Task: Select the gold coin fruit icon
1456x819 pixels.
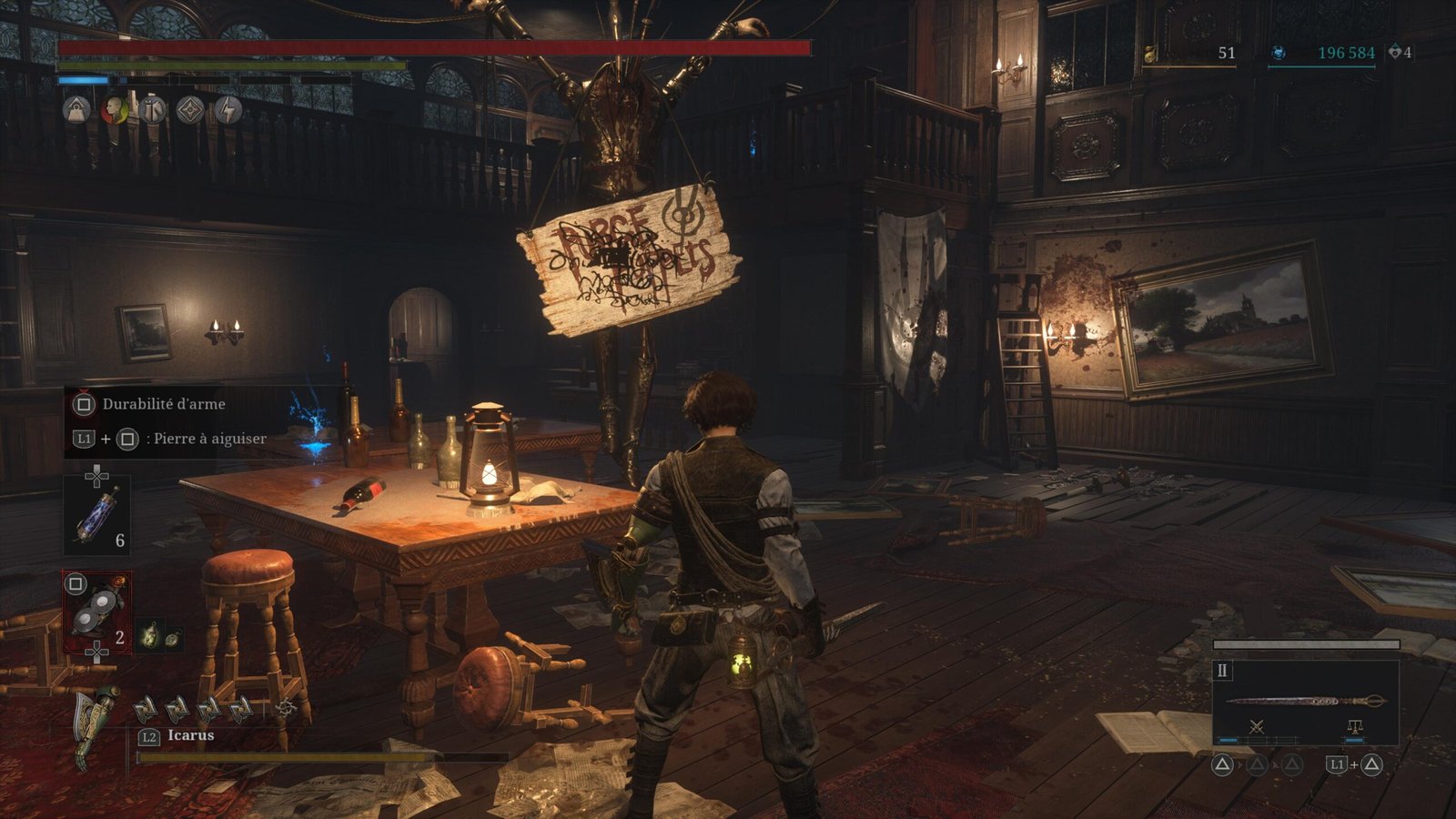Action: pos(1151,54)
